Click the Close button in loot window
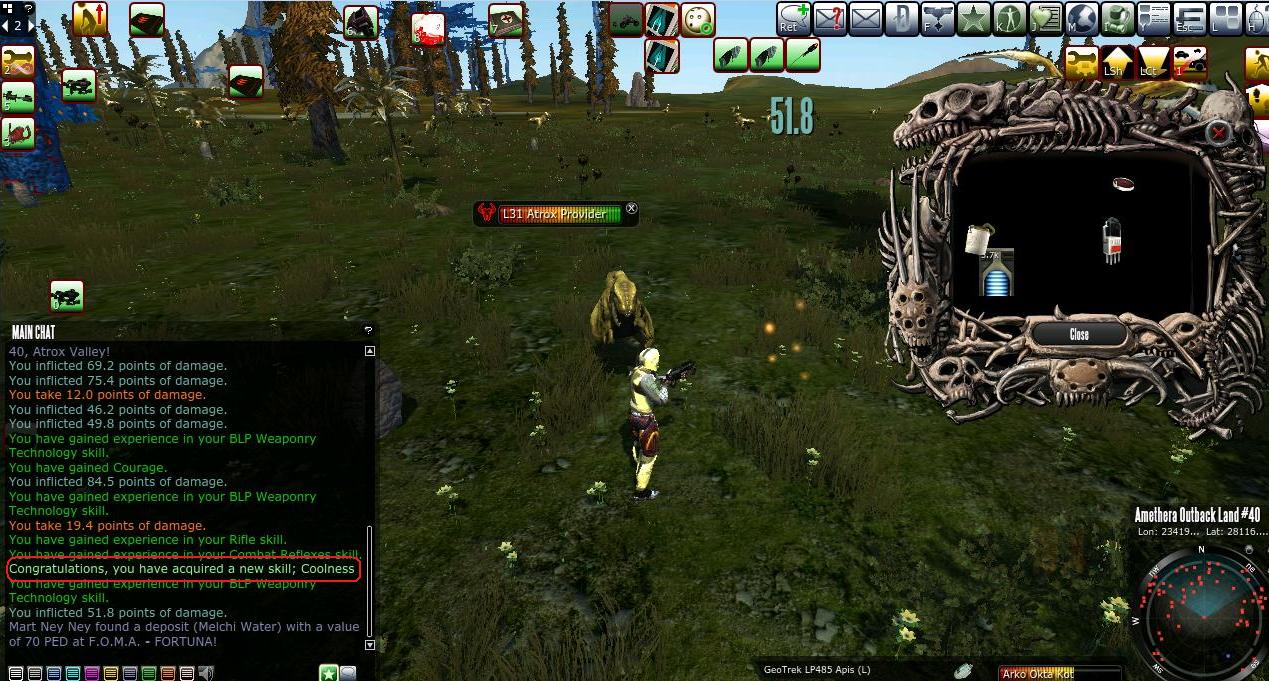The width and height of the screenshot is (1269, 681). (x=1078, y=334)
